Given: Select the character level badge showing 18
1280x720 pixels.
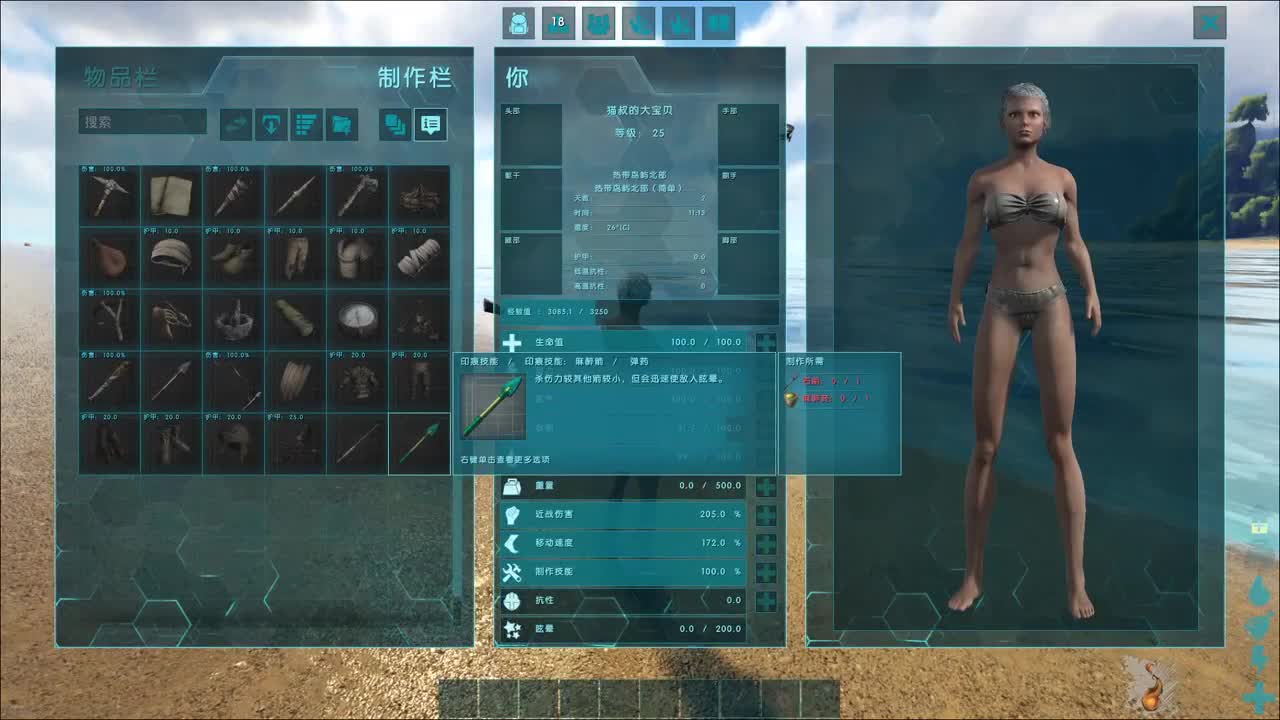Looking at the screenshot, I should point(558,23).
